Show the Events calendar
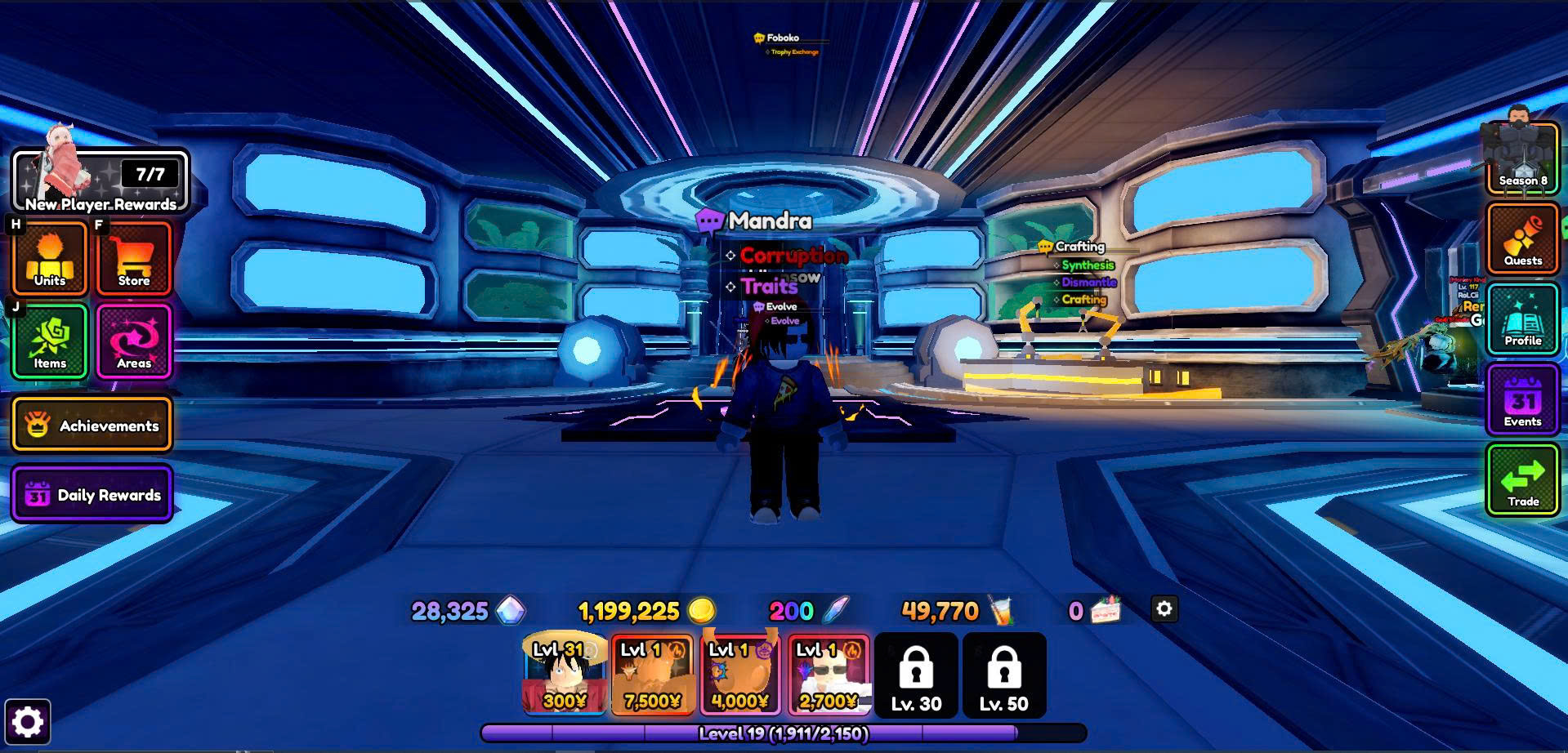 point(1522,399)
